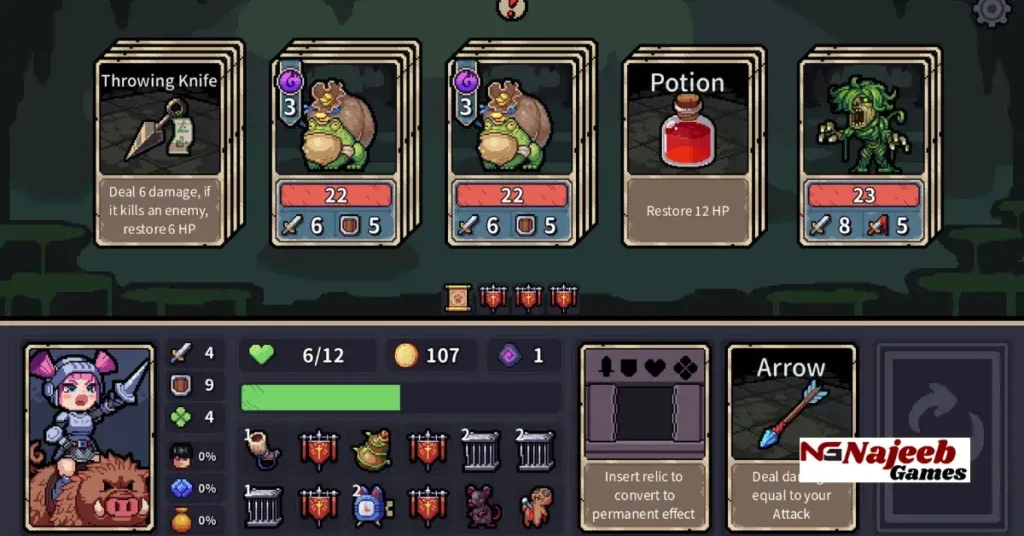Pick the rat relic

click(481, 505)
